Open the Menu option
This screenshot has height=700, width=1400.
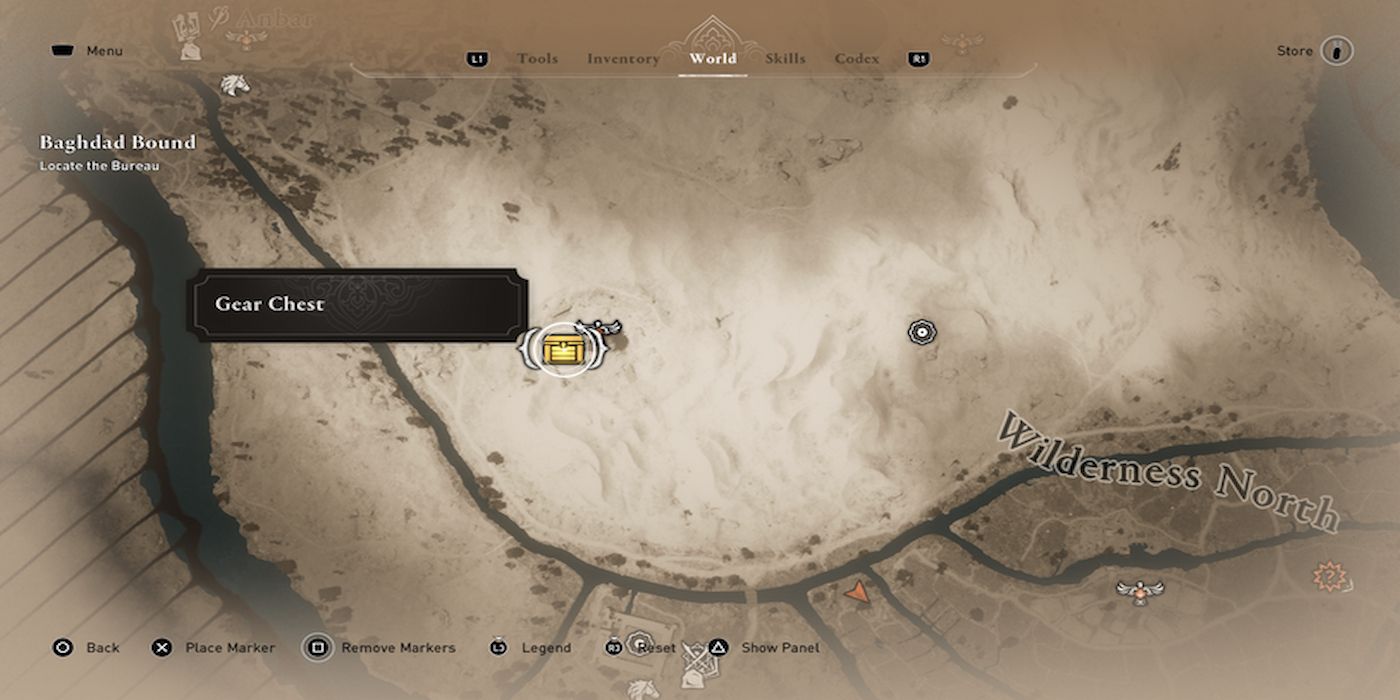pos(89,51)
